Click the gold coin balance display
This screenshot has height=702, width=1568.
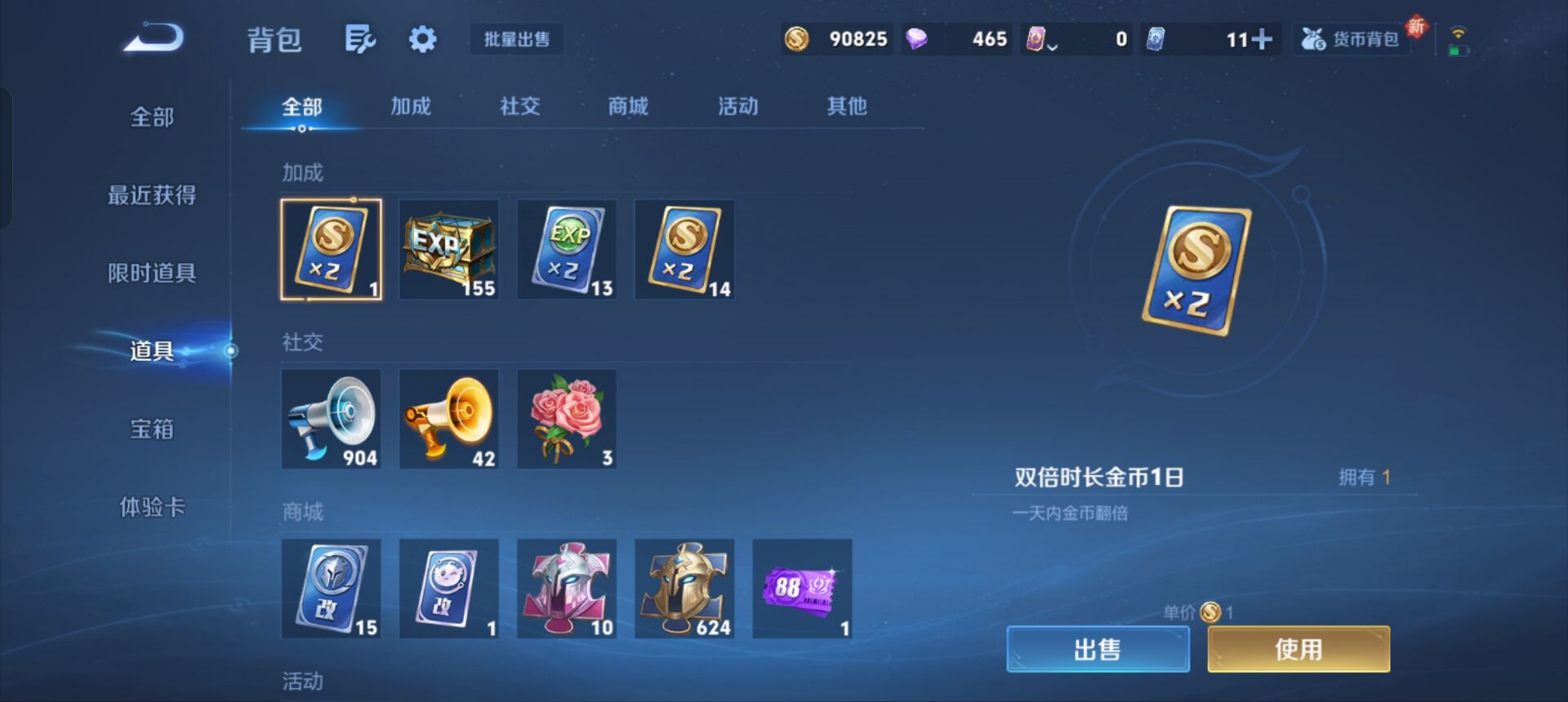835,38
